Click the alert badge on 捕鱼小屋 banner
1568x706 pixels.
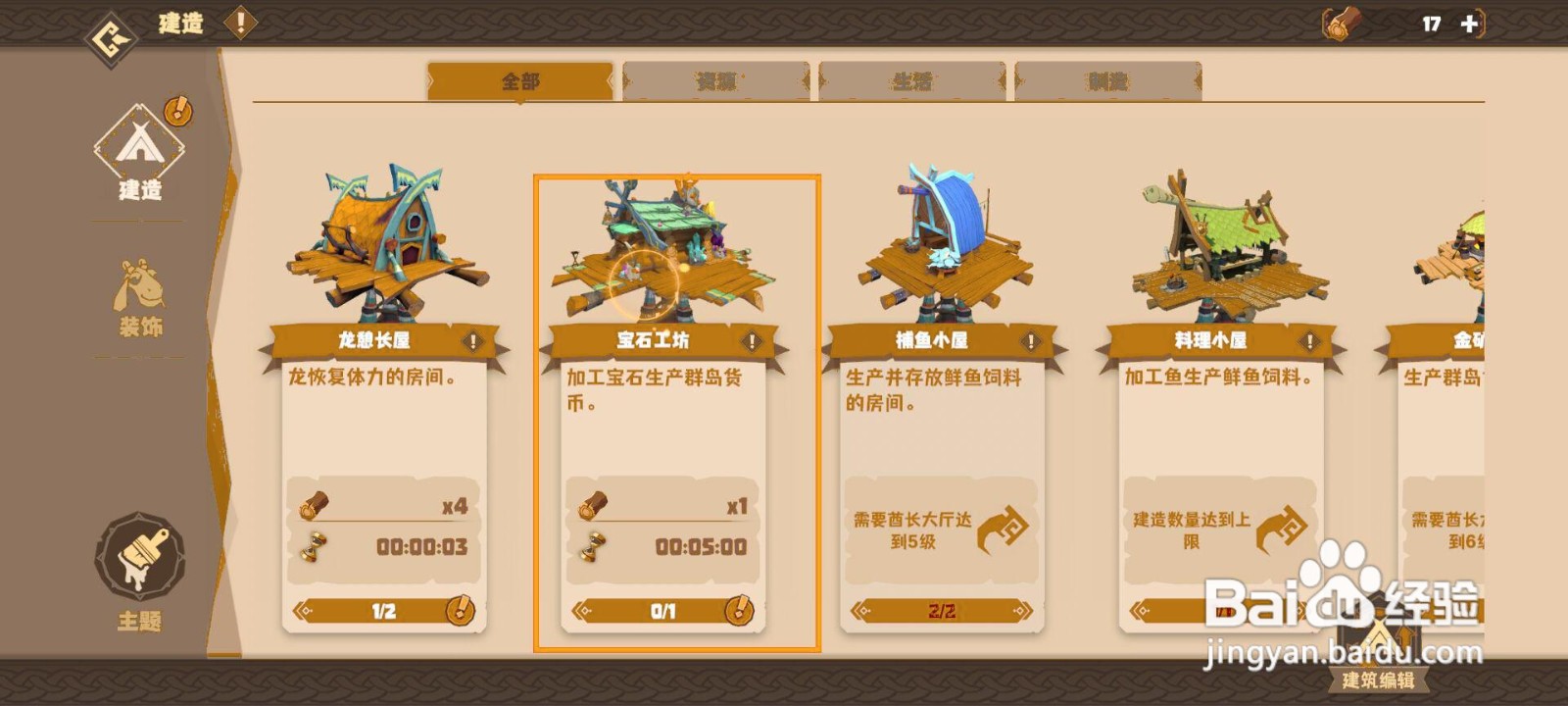[1029, 340]
